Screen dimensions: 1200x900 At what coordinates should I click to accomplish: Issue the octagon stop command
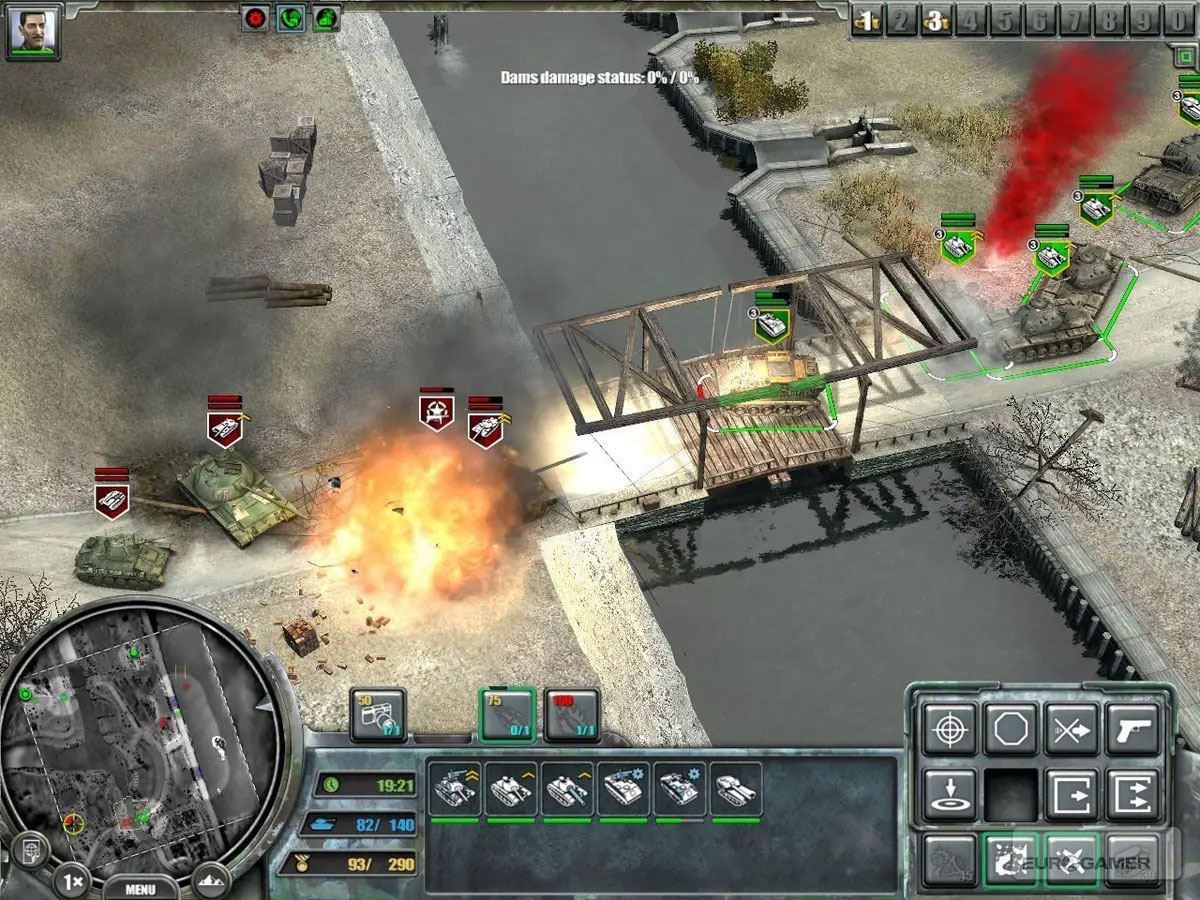[1011, 729]
